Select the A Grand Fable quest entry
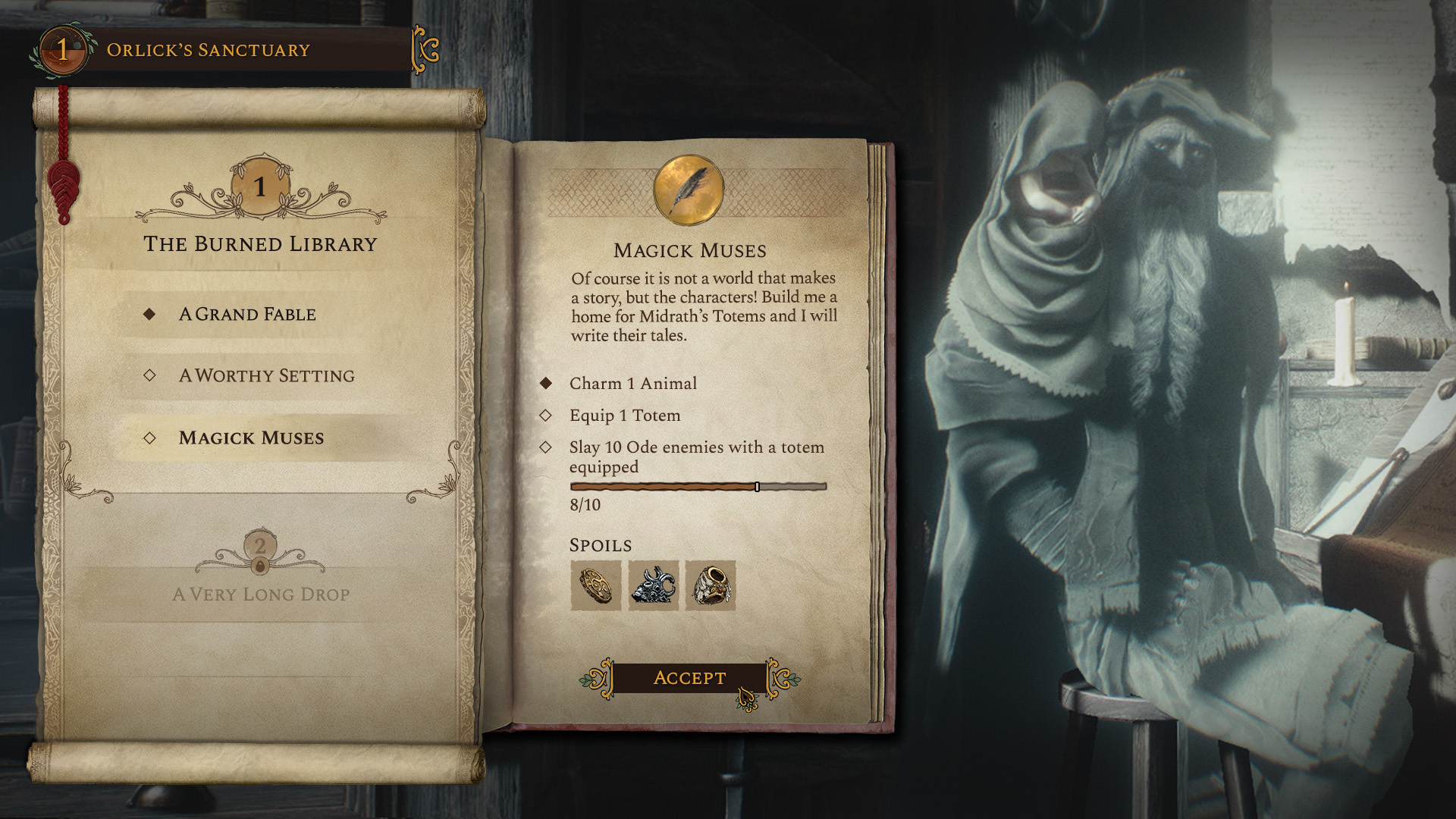1456x819 pixels. [x=247, y=314]
